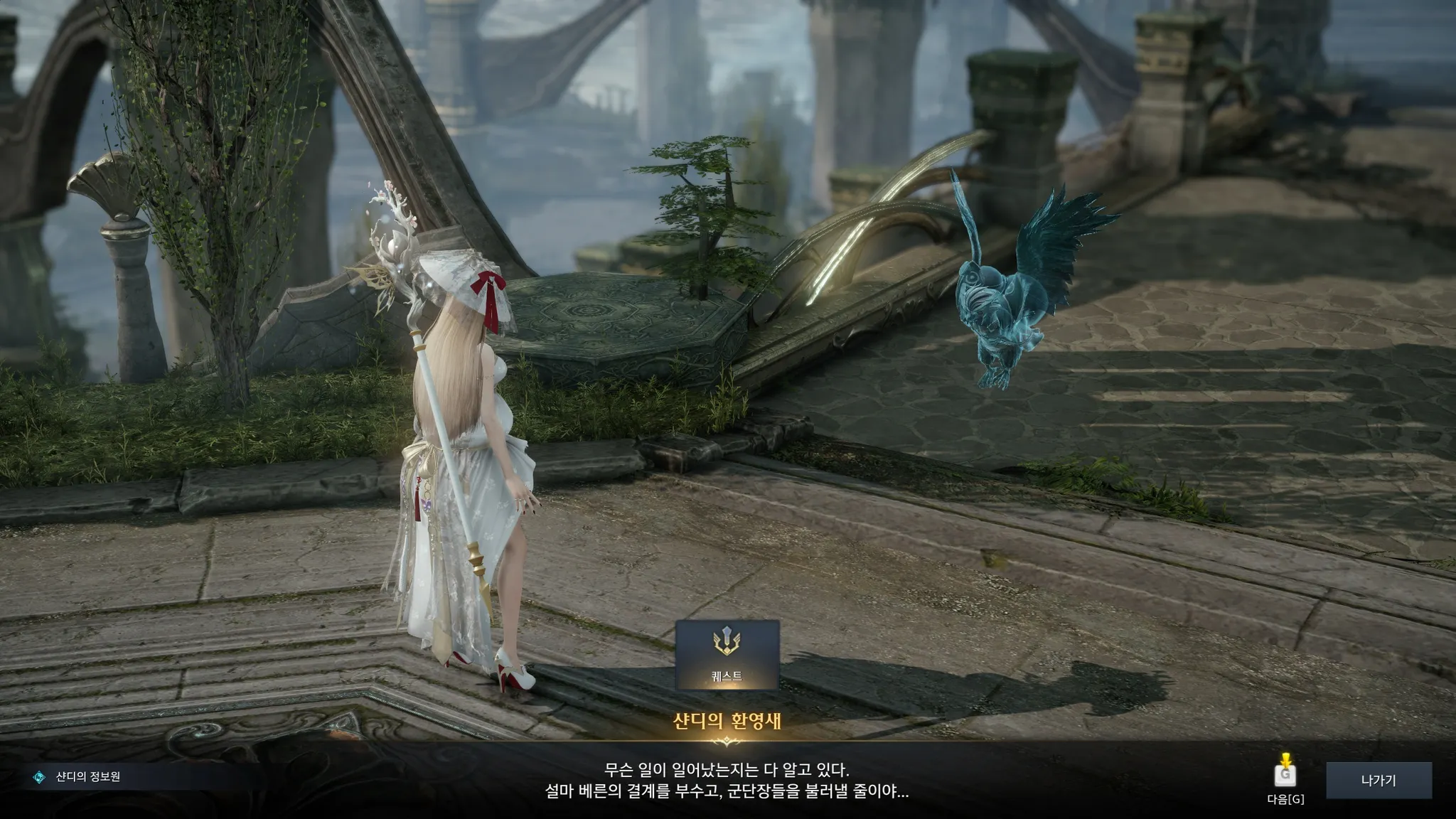Open the 퀘스트 dialogue option
1456x819 pixels.
pos(727,655)
